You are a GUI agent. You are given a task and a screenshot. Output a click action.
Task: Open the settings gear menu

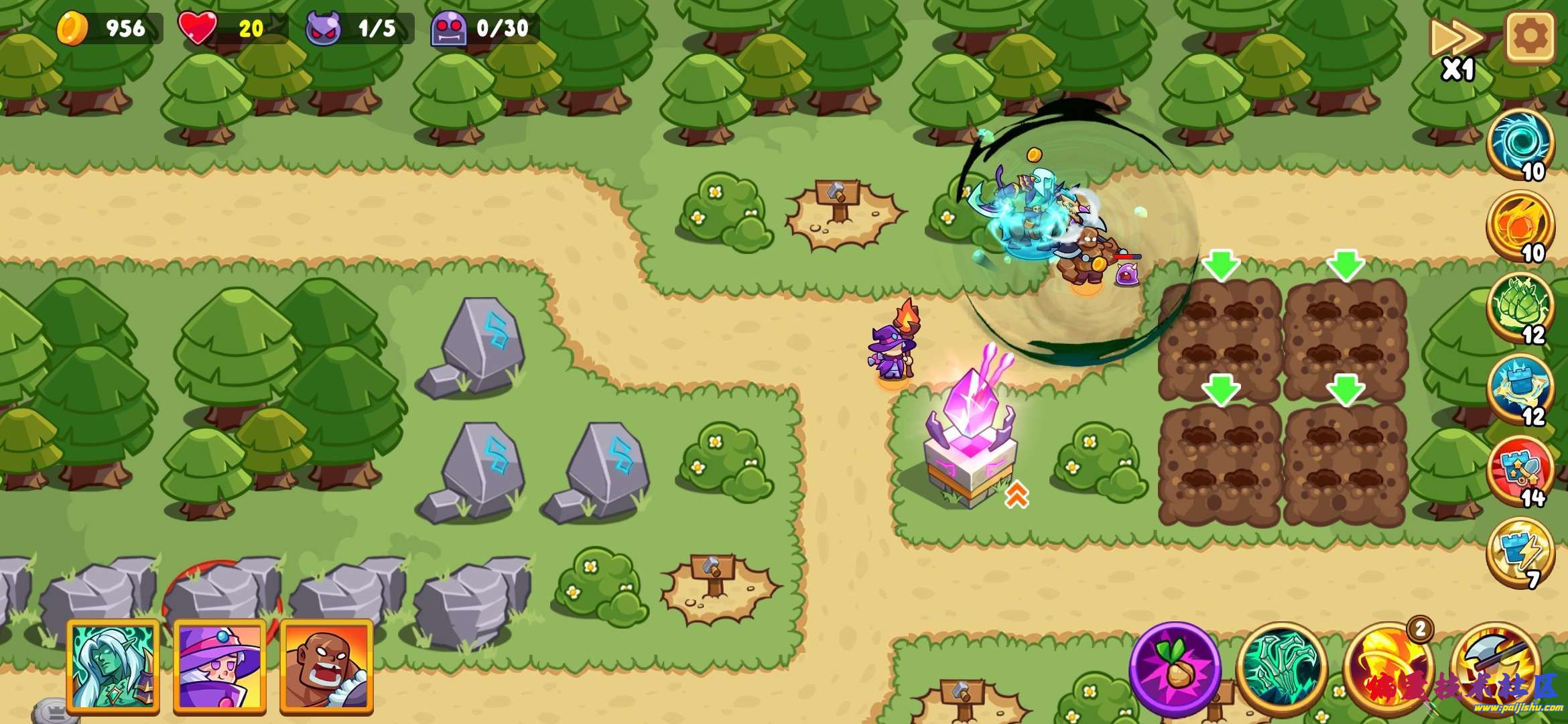[x=1530, y=37]
